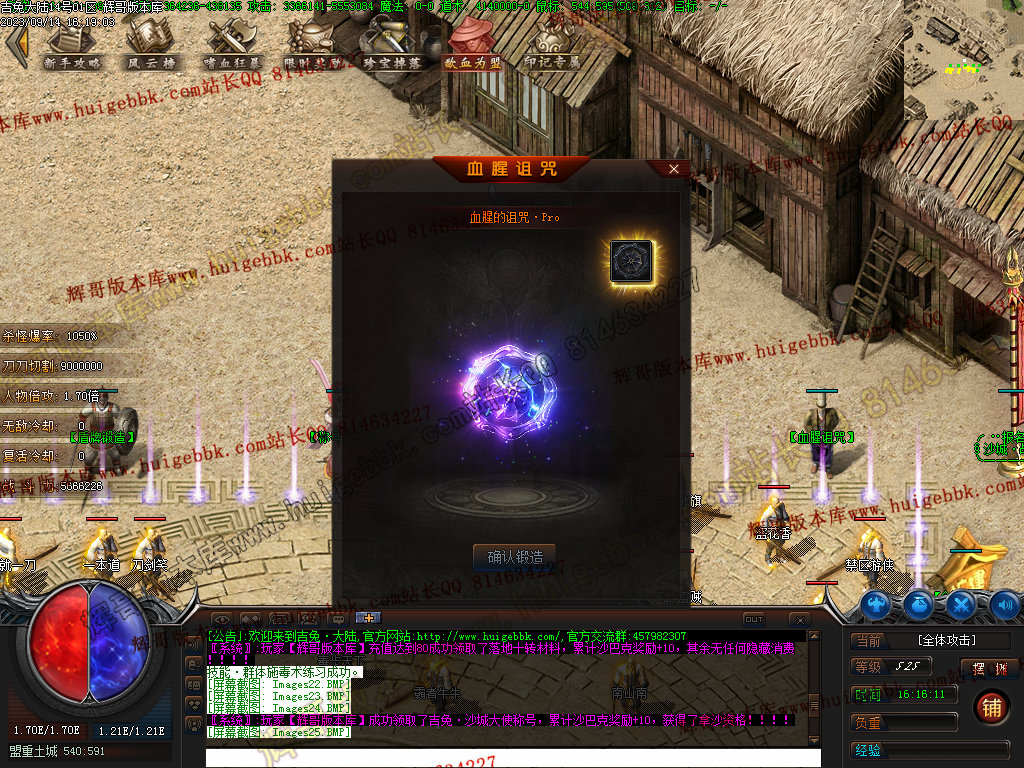Open 嗜血狂暴 axe menu
Image resolution: width=1024 pixels, height=768 pixels.
coord(231,44)
